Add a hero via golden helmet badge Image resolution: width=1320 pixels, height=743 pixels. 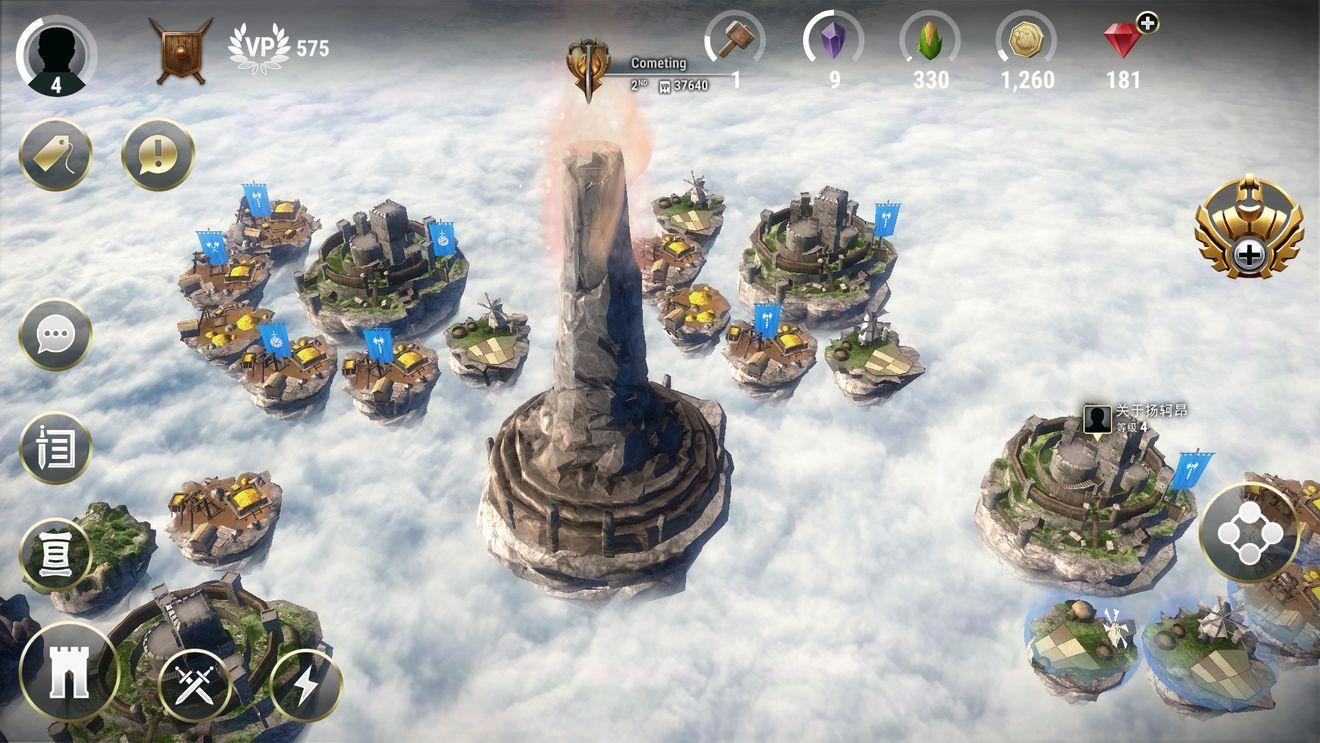click(1248, 228)
